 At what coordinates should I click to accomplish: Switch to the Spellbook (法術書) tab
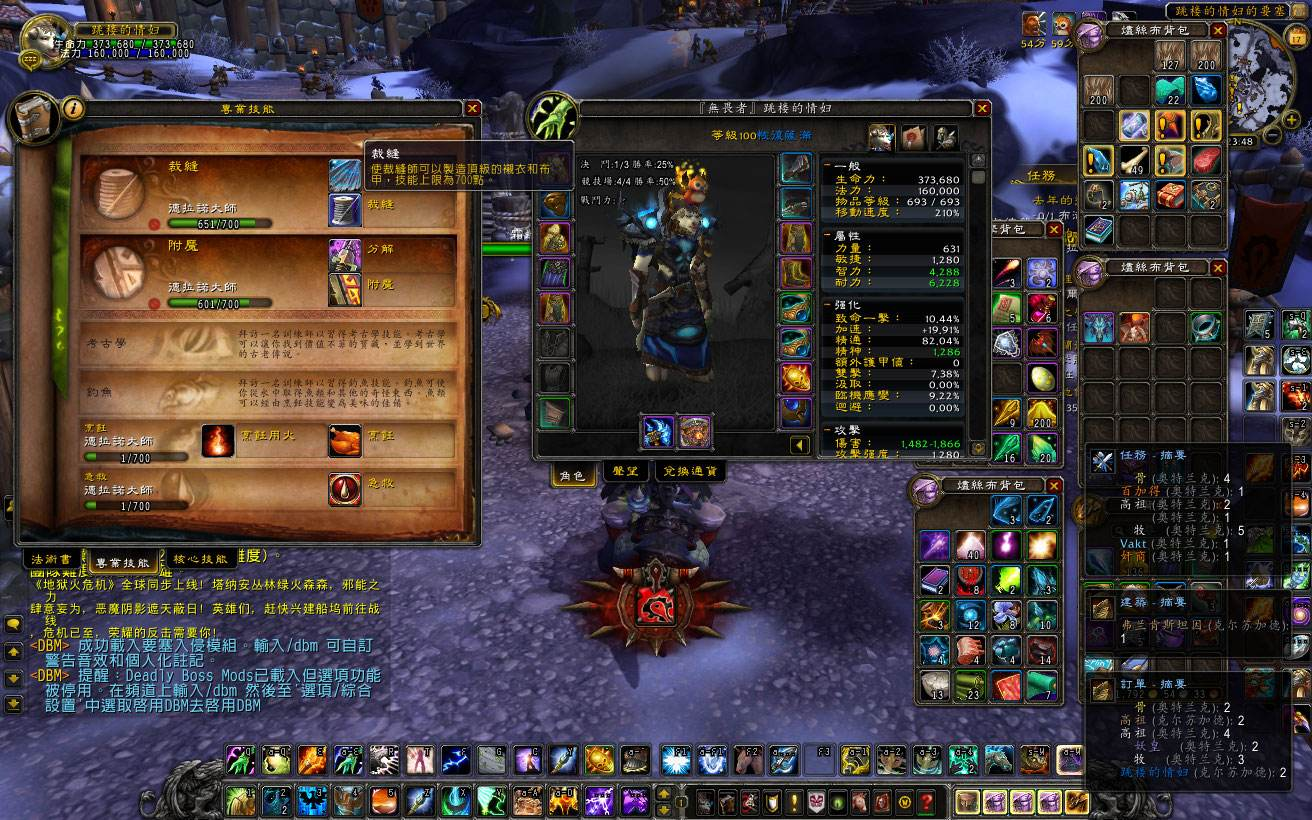tap(51, 560)
